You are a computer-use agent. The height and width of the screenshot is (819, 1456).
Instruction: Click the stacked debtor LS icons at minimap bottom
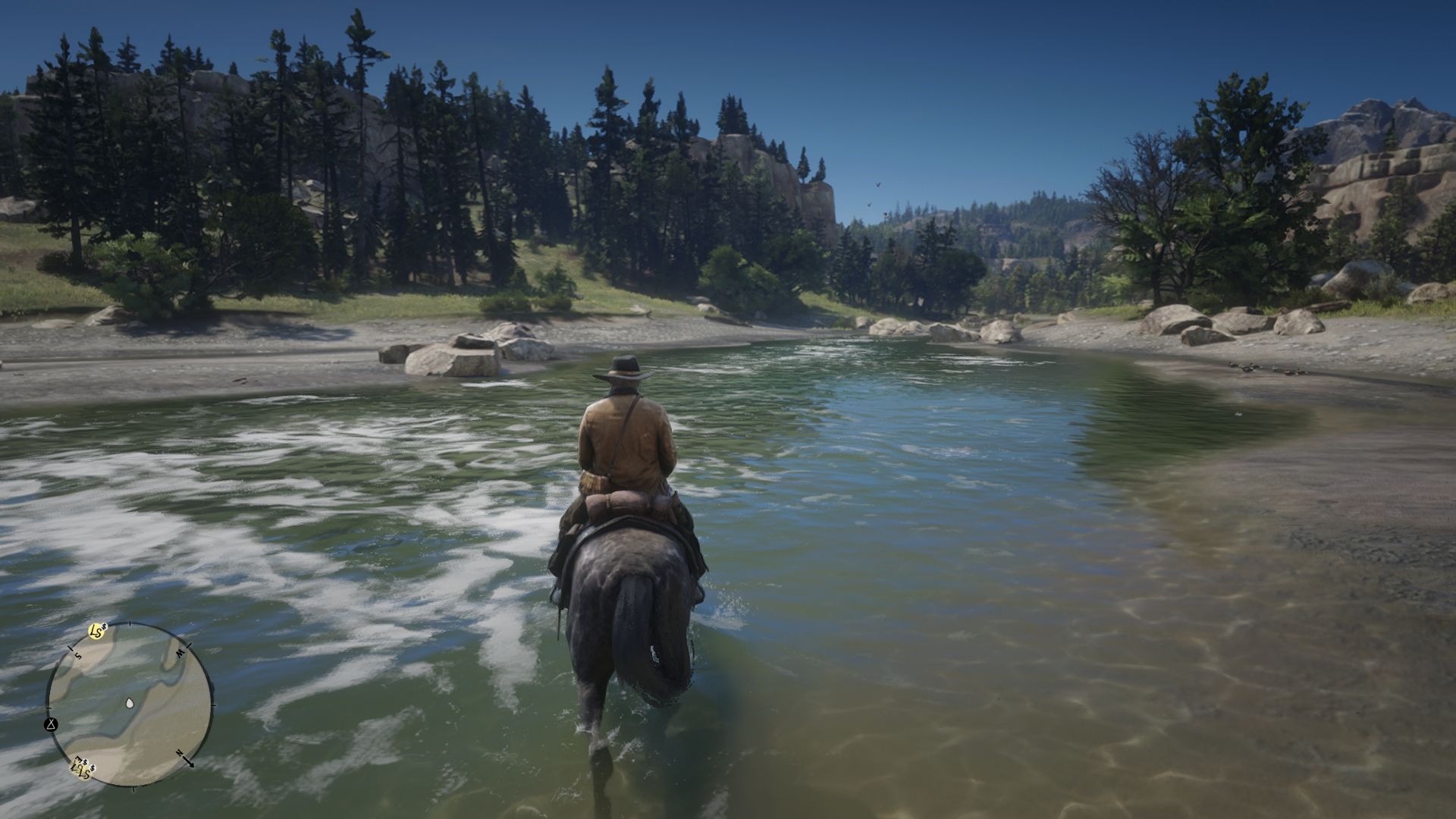pyautogui.click(x=83, y=768)
